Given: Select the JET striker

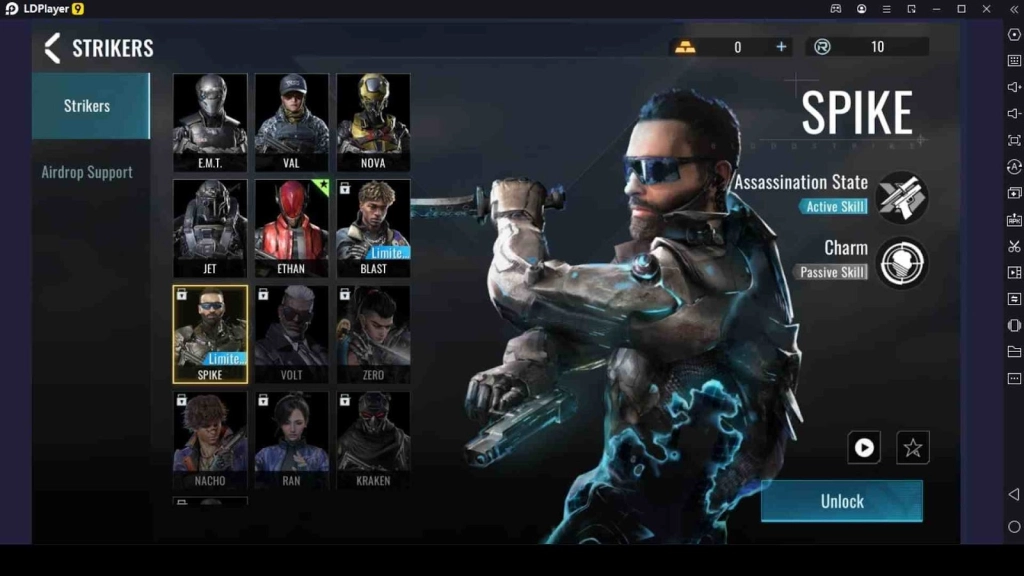Looking at the screenshot, I should tap(210, 227).
